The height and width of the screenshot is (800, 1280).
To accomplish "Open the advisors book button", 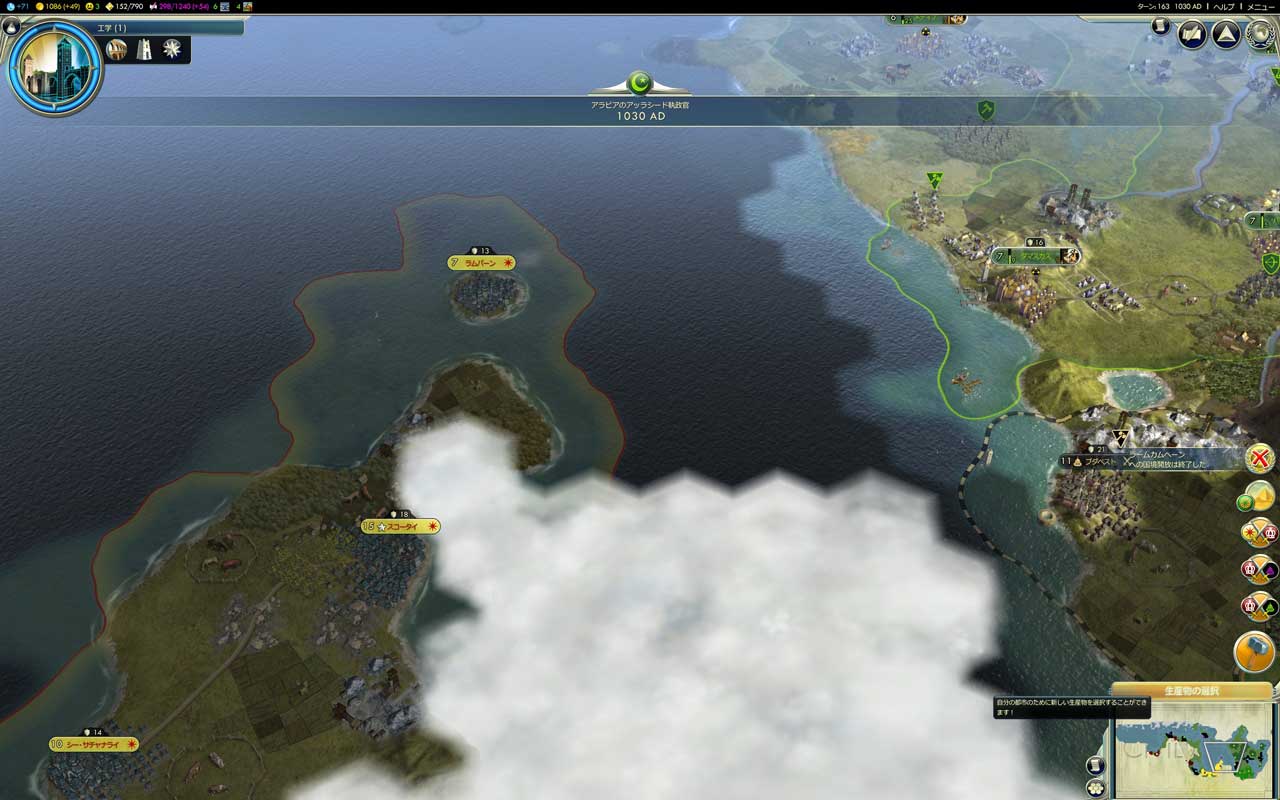I will pos(1192,35).
